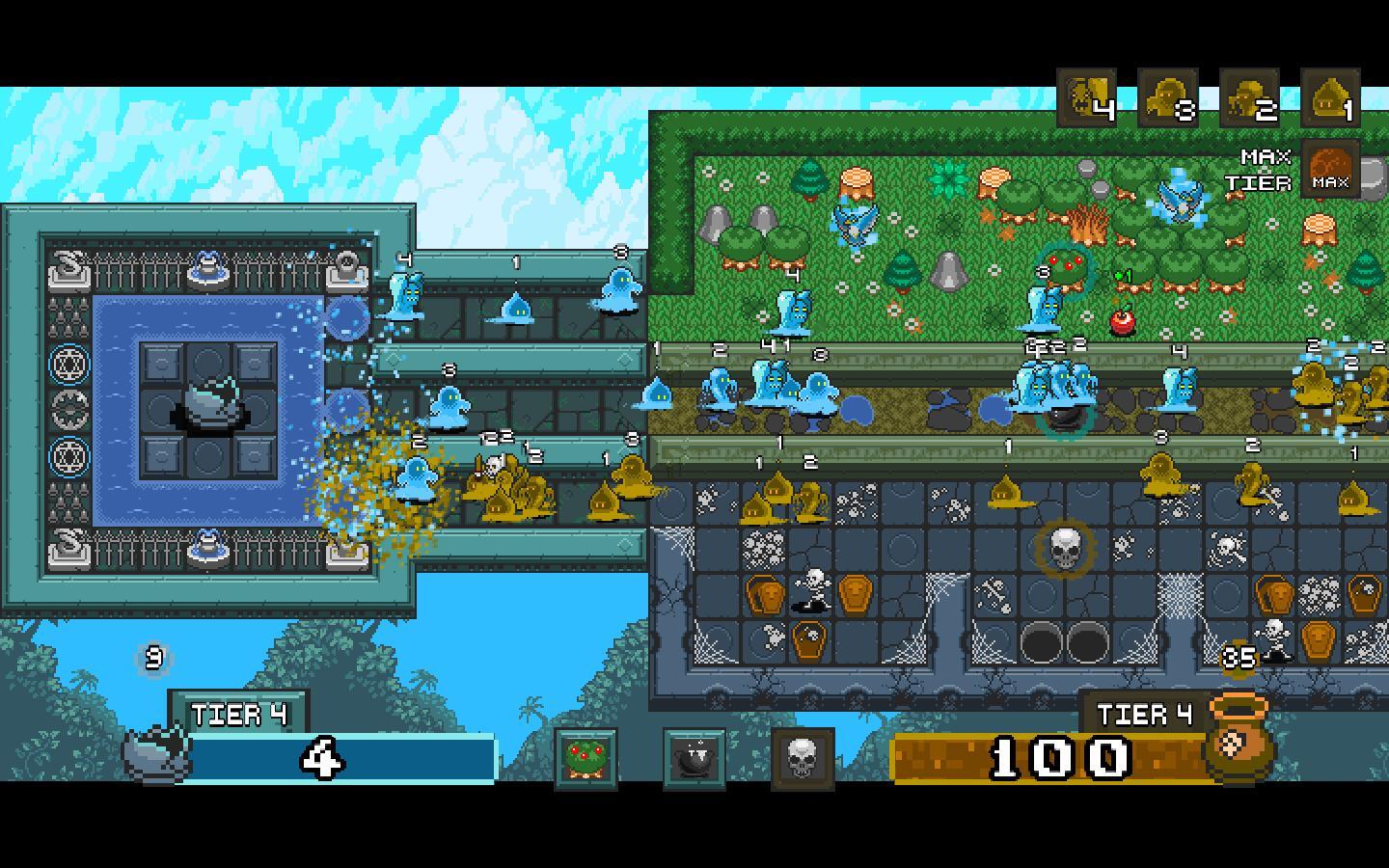The width and height of the screenshot is (1389, 868).
Task: Click the MAX TIER dirt mound icon
Action: pyautogui.click(x=1332, y=172)
